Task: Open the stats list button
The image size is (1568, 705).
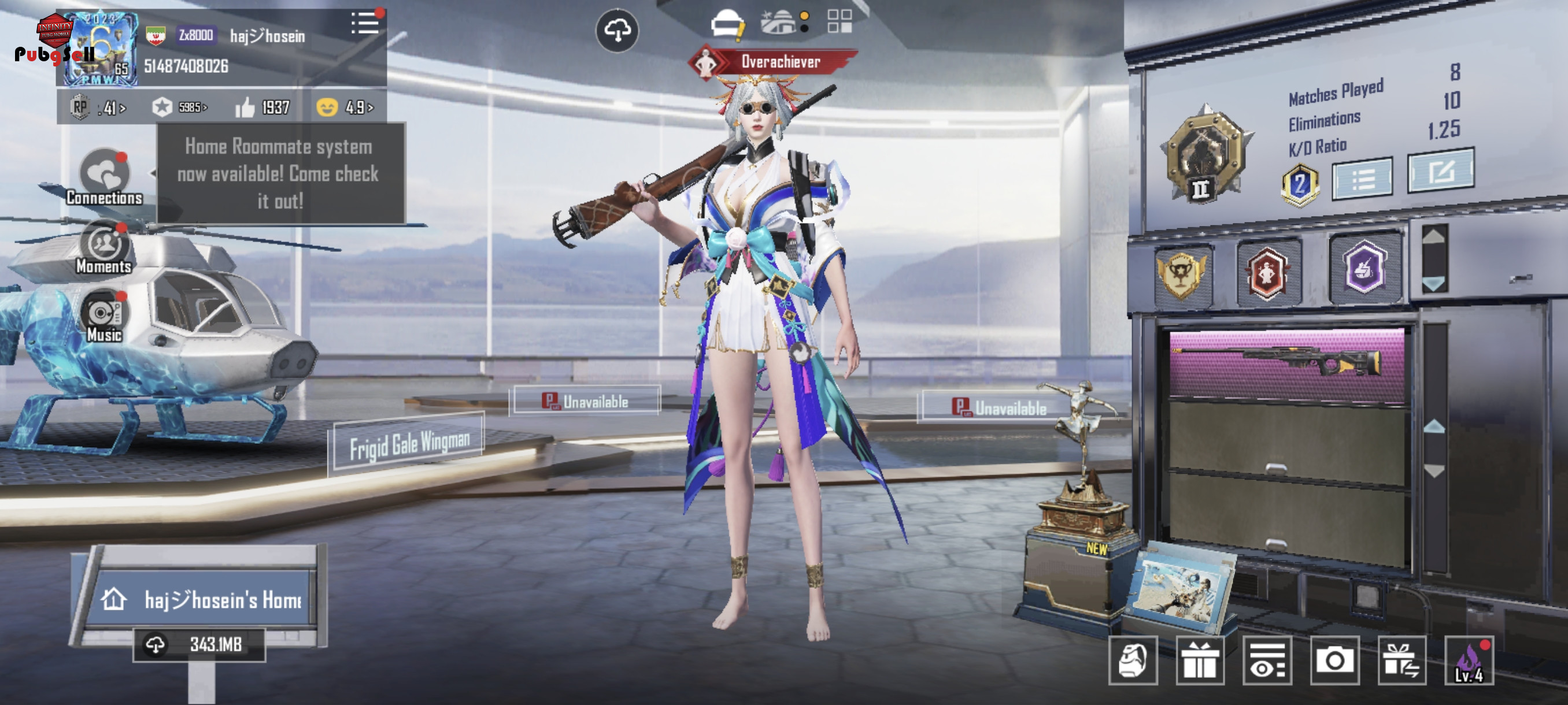Action: pos(1362,179)
